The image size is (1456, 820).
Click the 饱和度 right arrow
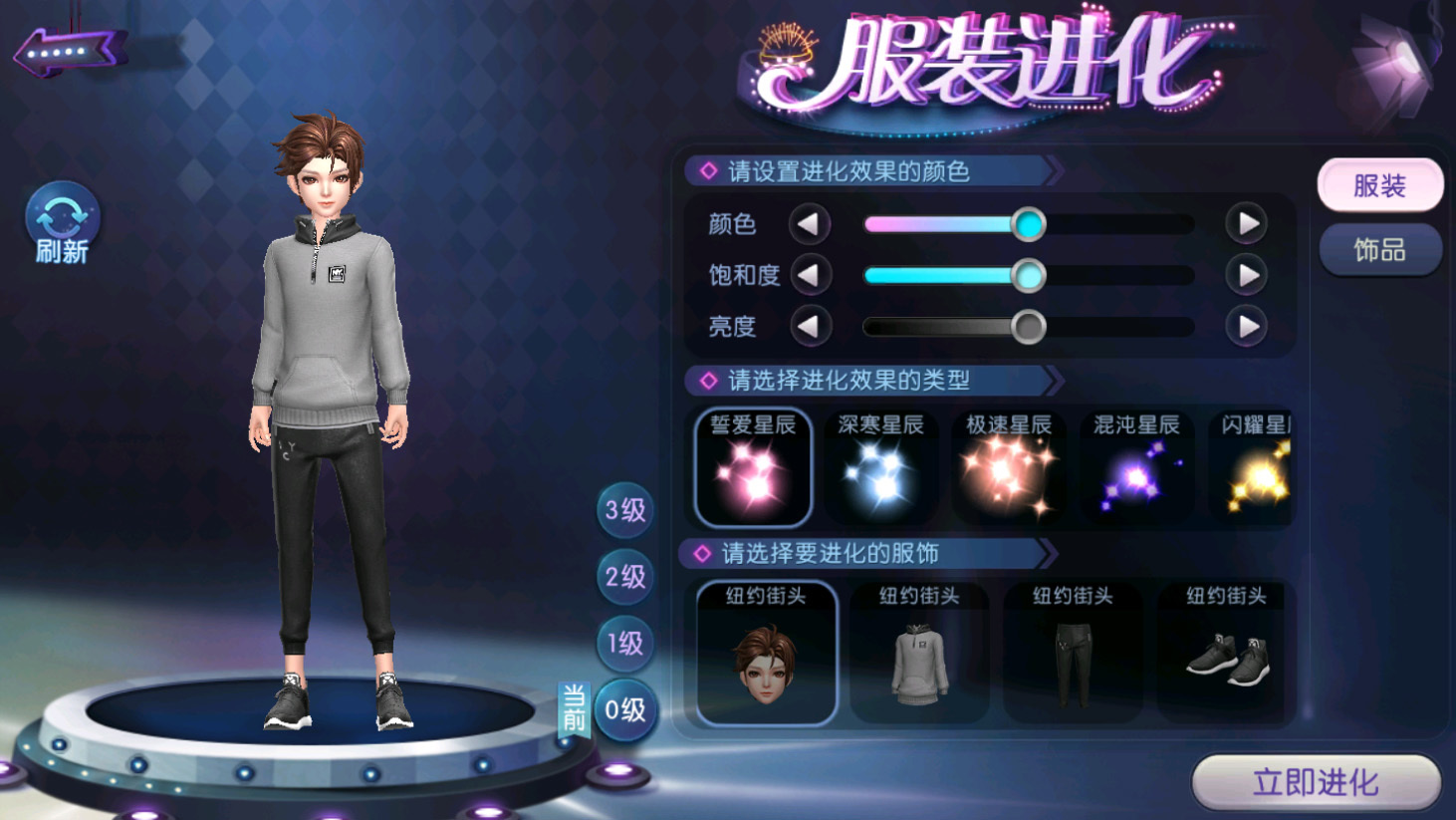(1246, 275)
